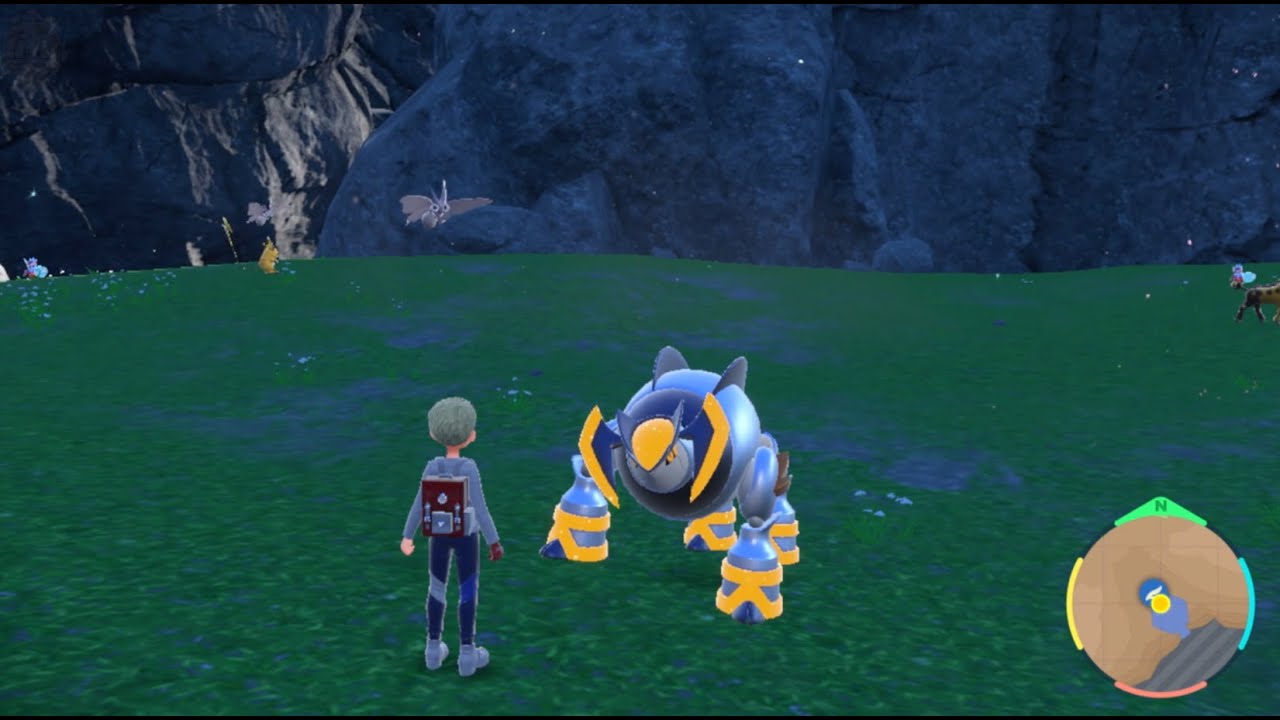Select the small blue bee Pokémon on the right
The height and width of the screenshot is (720, 1280).
click(x=1237, y=273)
